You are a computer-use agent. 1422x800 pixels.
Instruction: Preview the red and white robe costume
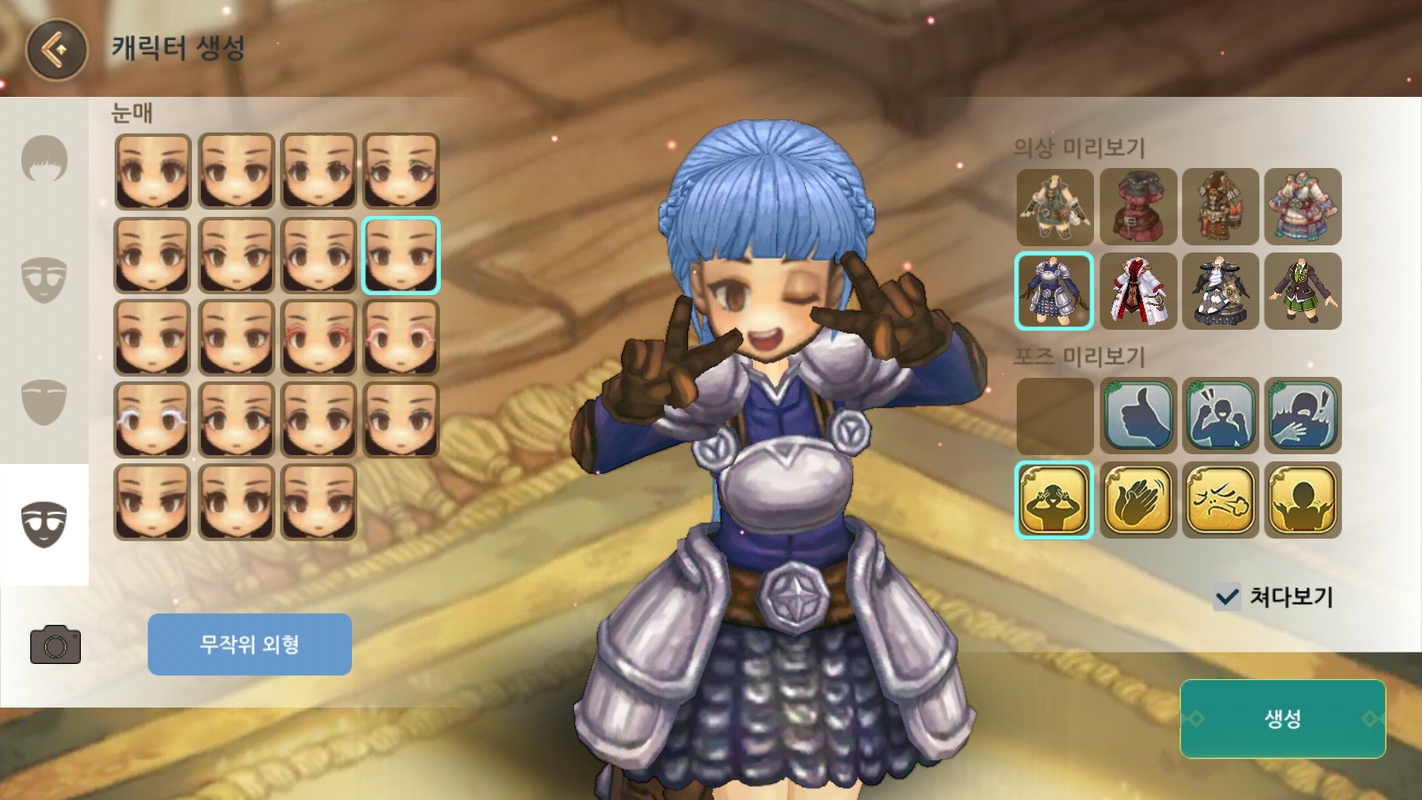(x=1138, y=291)
